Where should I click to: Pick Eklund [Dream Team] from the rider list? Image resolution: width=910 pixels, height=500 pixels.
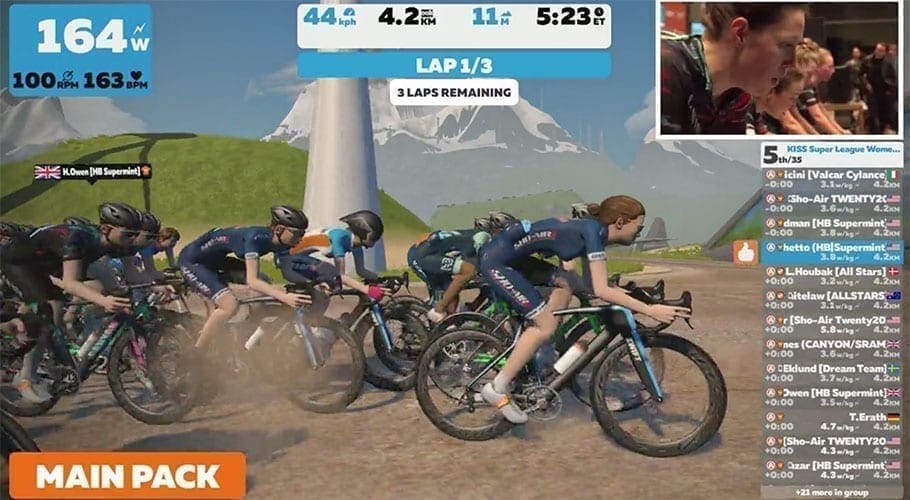(x=832, y=373)
